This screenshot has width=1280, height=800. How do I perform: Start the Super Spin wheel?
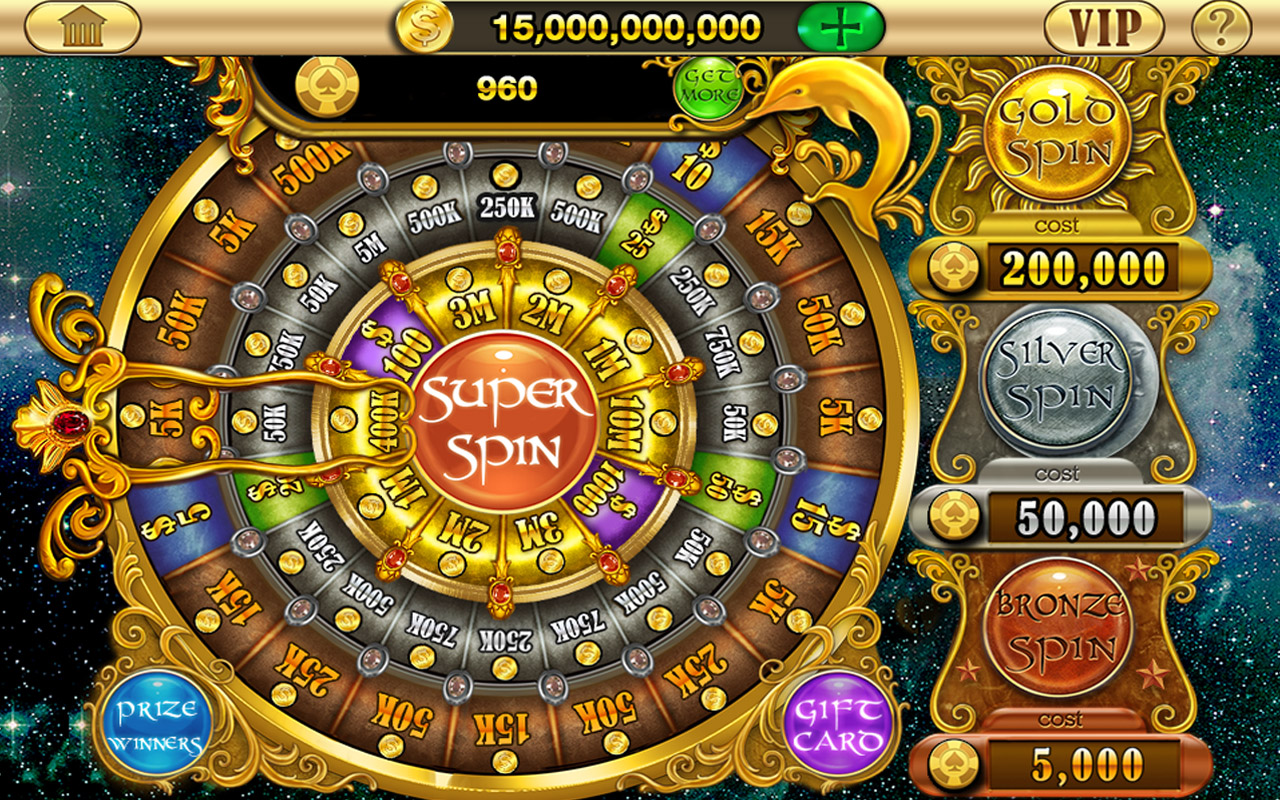(504, 426)
